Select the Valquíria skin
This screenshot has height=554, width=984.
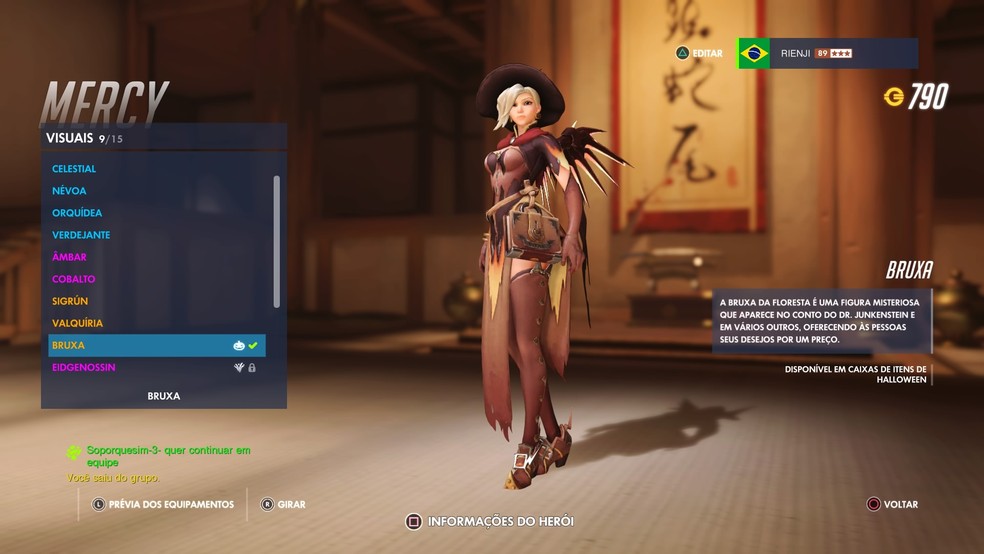[77, 323]
